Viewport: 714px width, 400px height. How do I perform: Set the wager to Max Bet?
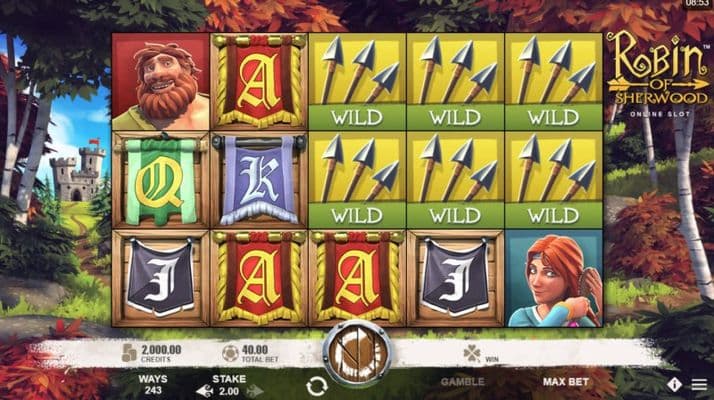click(x=564, y=382)
